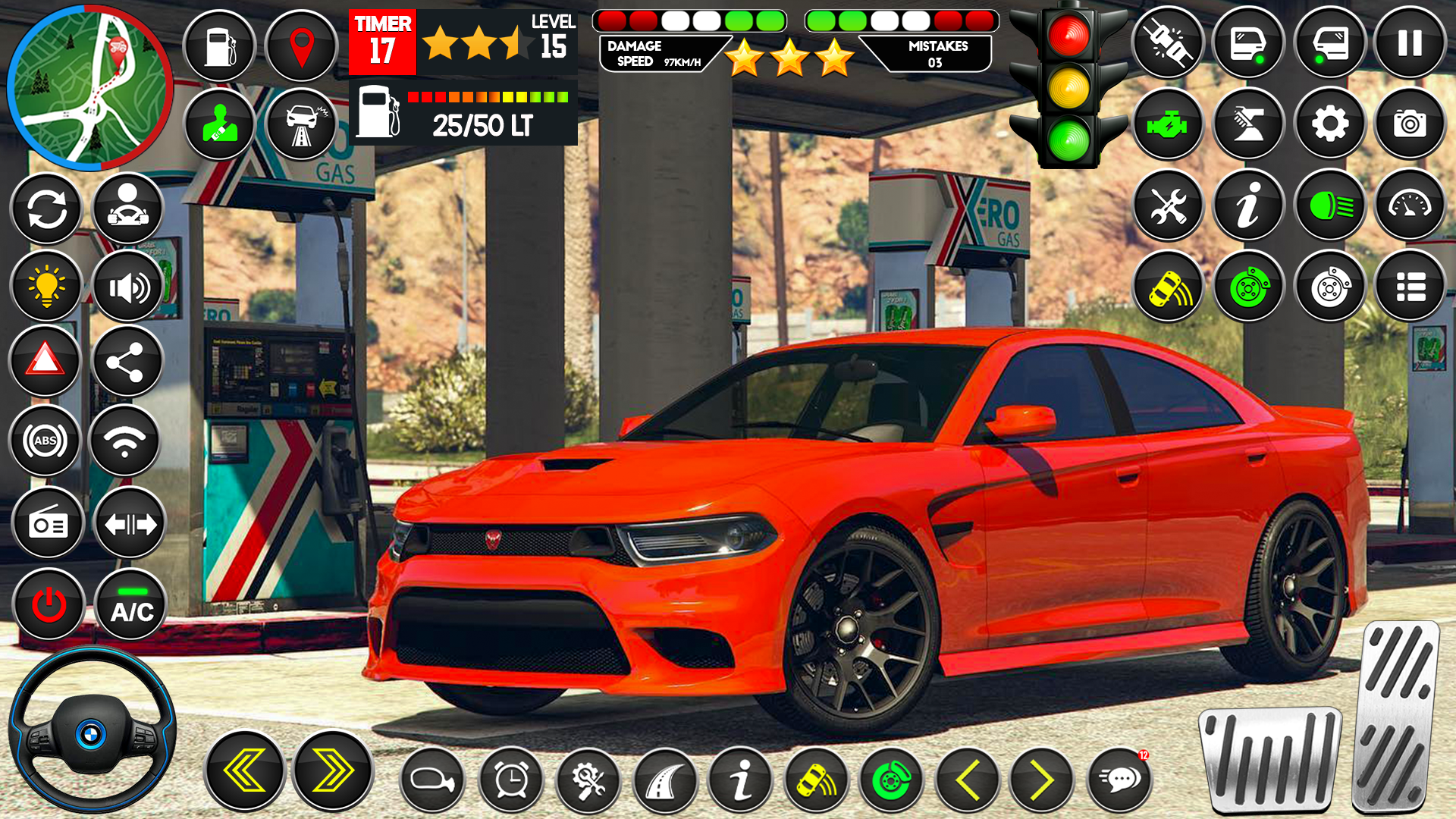
Task: Open the car wash spray icon
Action: (x=1248, y=124)
